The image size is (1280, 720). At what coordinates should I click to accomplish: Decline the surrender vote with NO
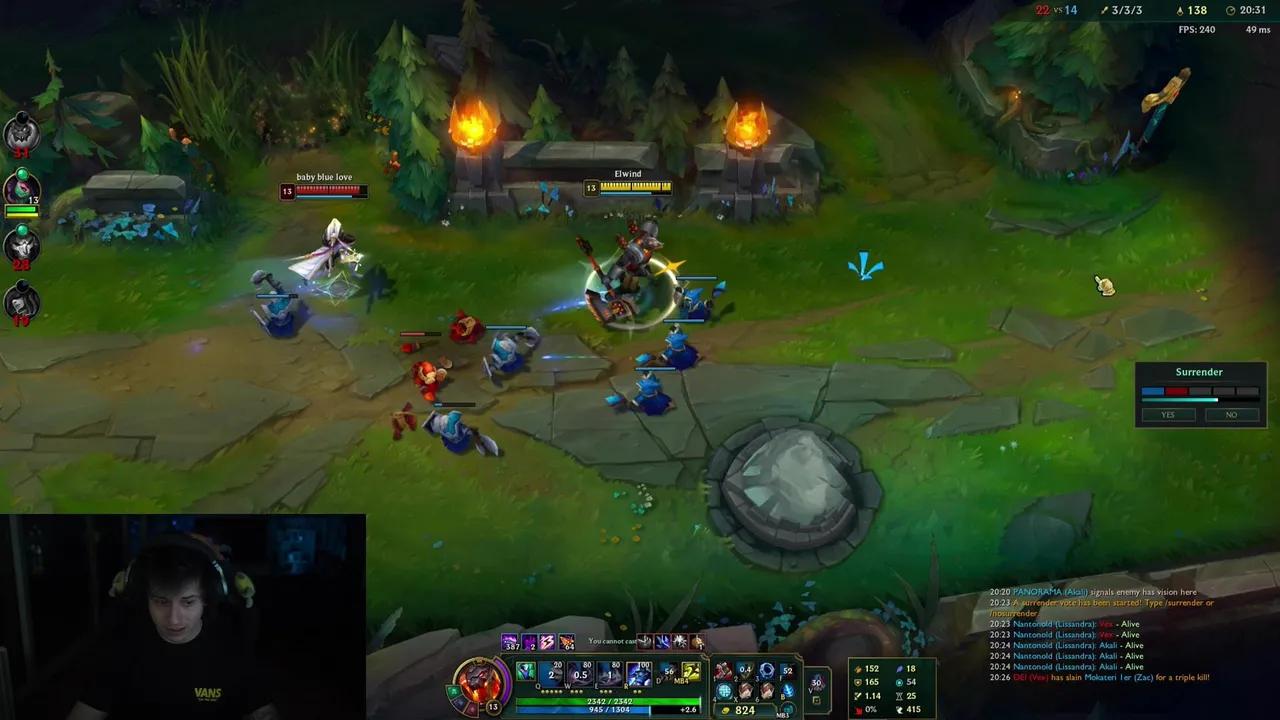click(x=1231, y=414)
